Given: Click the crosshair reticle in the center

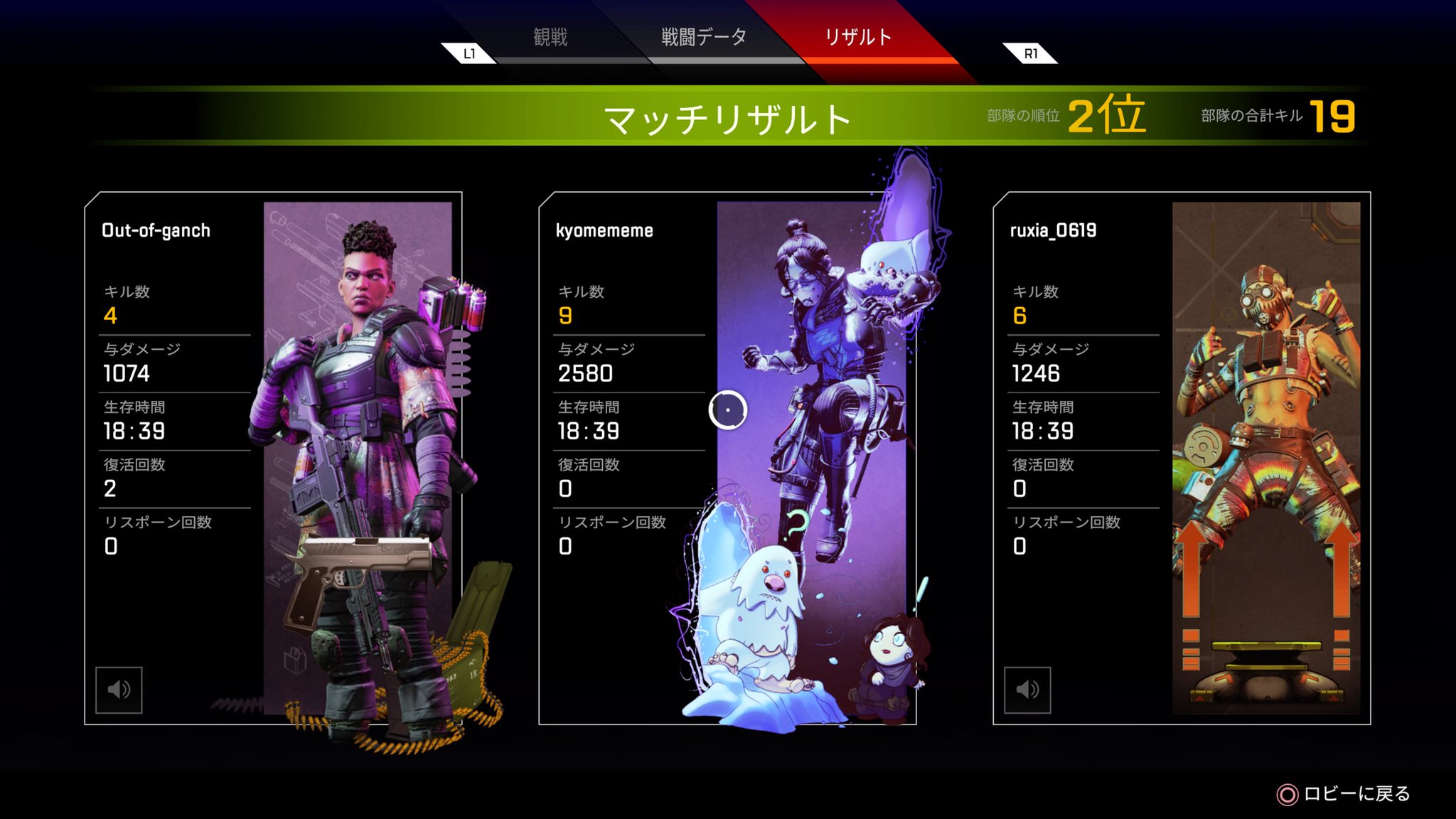Looking at the screenshot, I should [727, 411].
